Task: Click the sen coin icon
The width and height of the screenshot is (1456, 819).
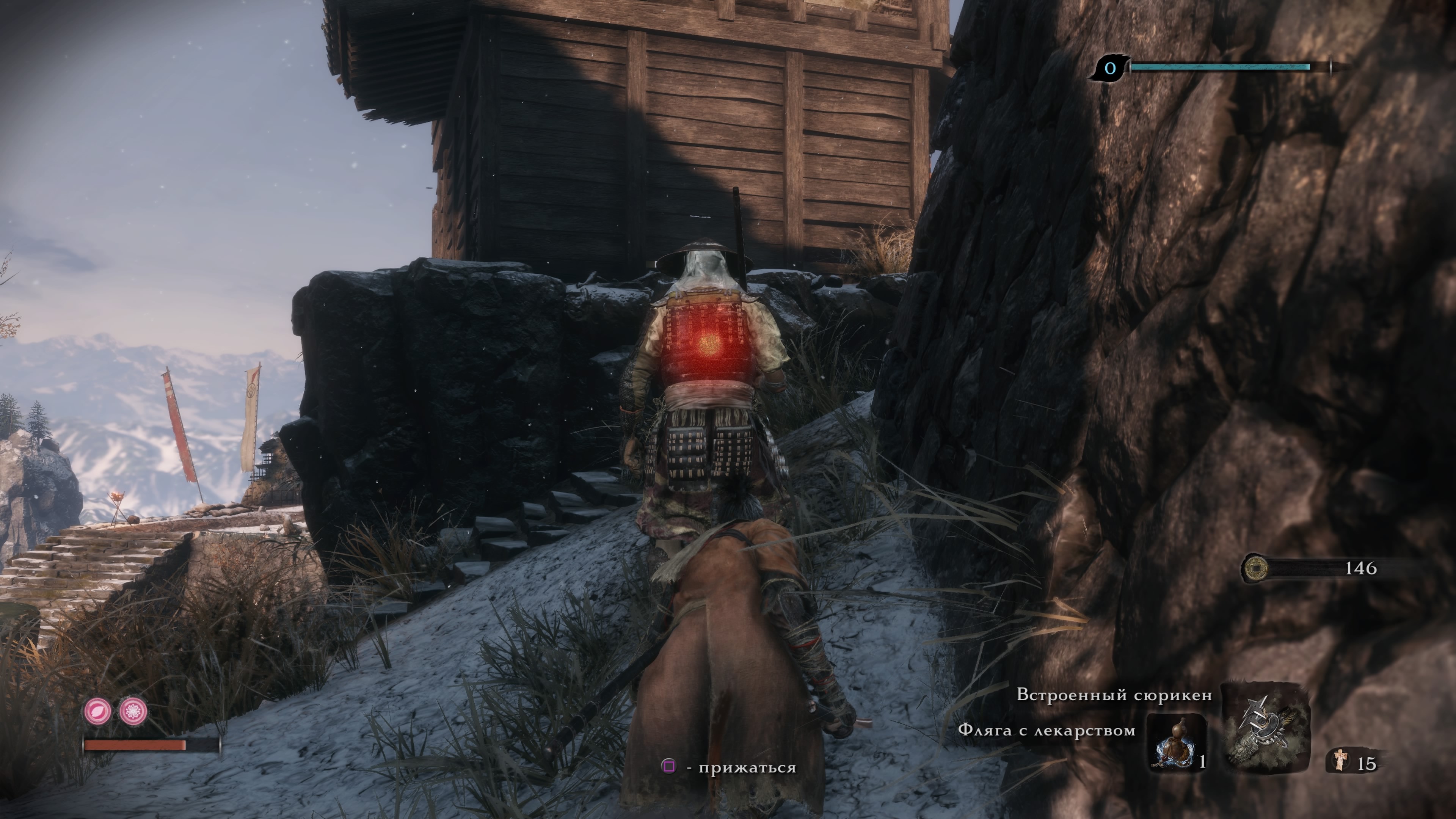Action: pos(1255,568)
